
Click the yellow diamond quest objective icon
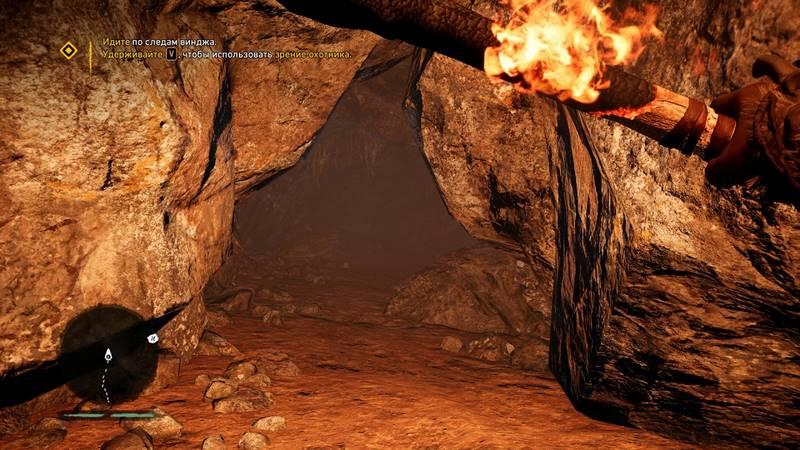[68, 49]
